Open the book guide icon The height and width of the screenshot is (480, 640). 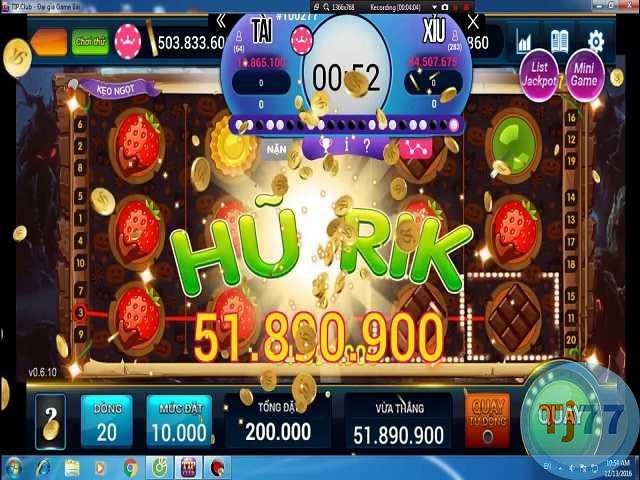pos(559,42)
